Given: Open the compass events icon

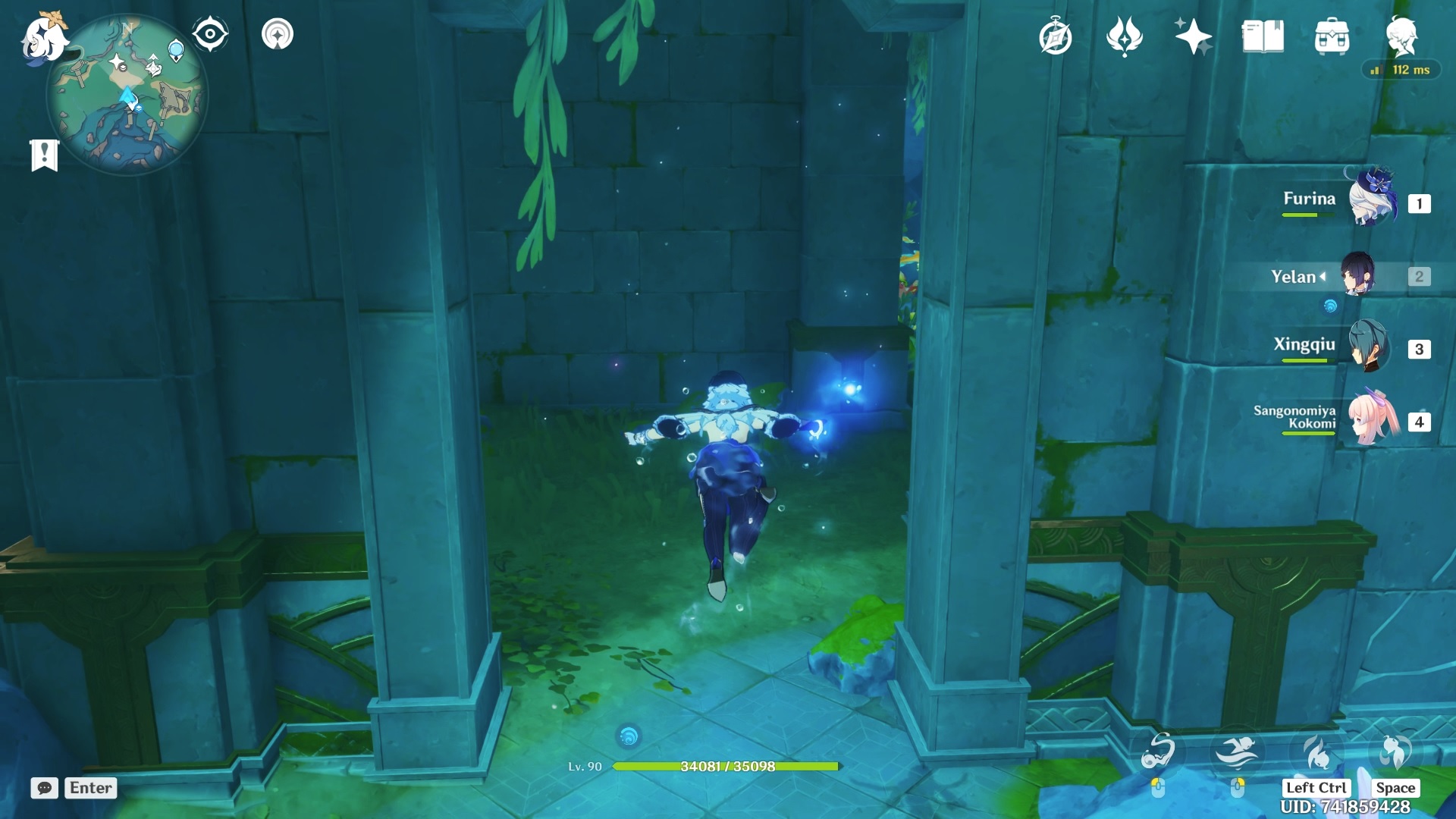Looking at the screenshot, I should pyautogui.click(x=1055, y=37).
